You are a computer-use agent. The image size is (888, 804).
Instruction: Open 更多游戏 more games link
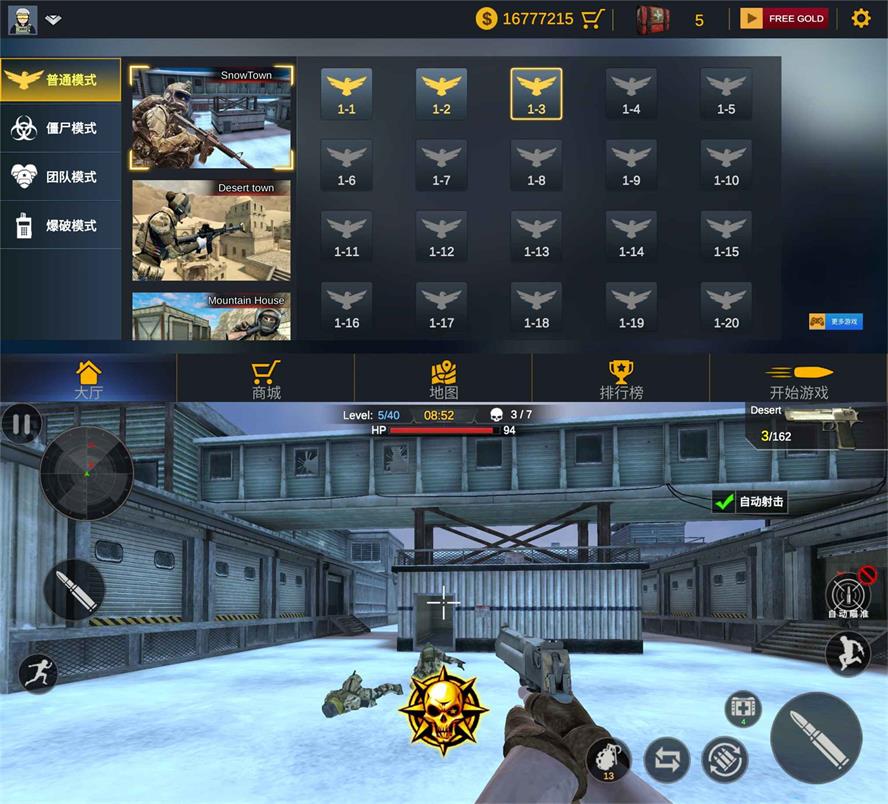pos(835,322)
